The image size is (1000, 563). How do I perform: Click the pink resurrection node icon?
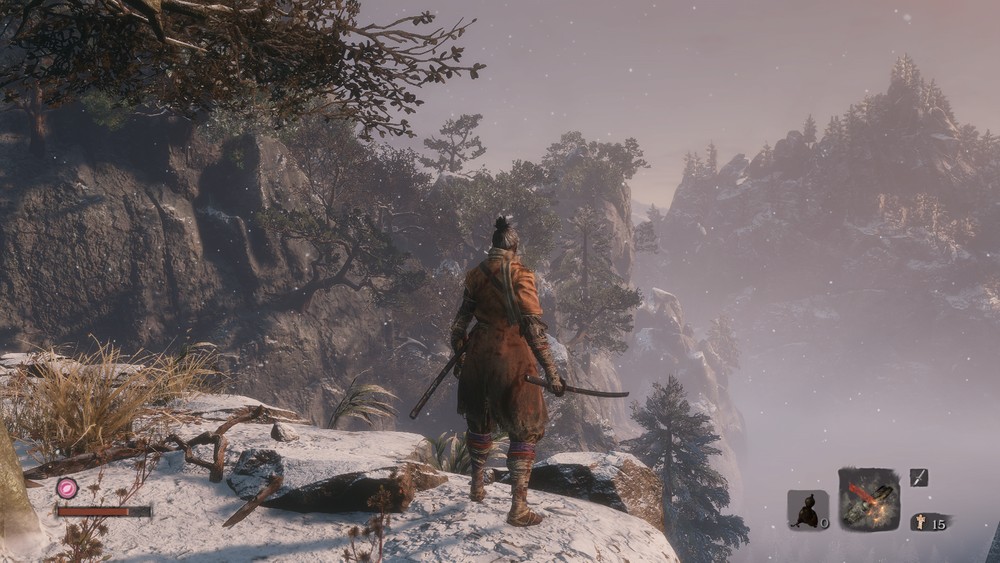point(67,488)
